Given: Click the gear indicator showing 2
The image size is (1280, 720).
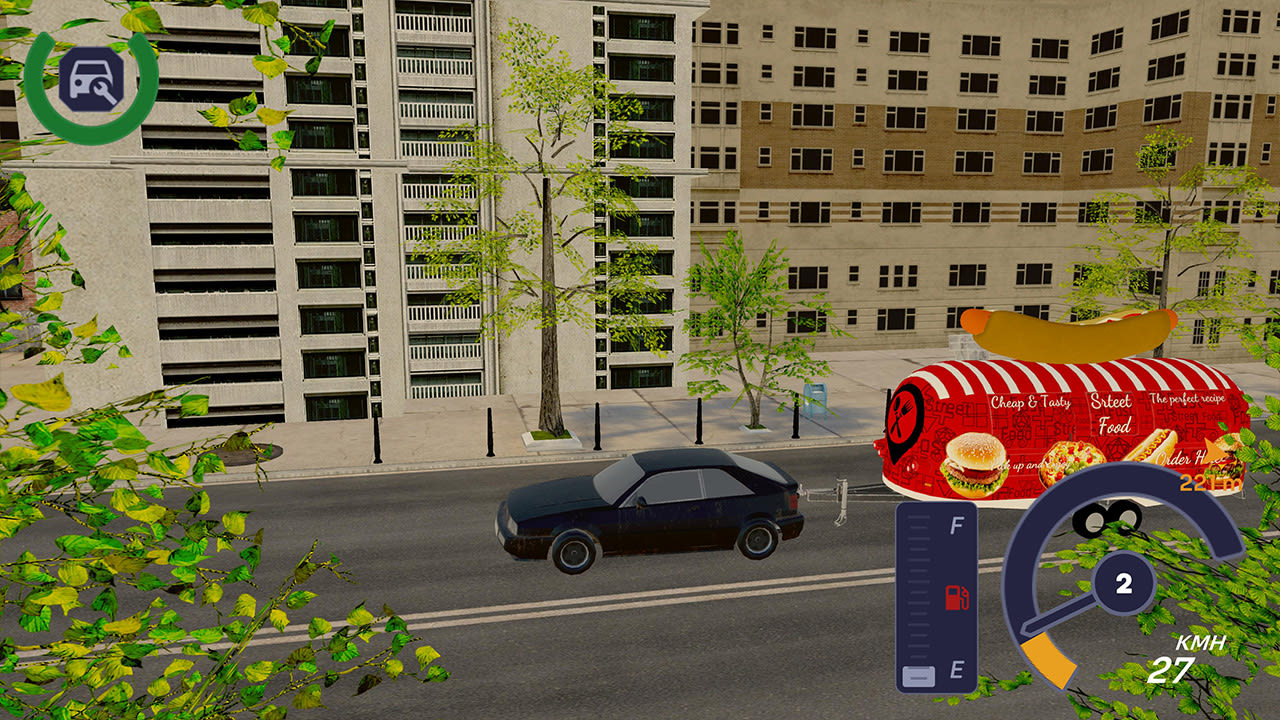Looking at the screenshot, I should 1123,583.
